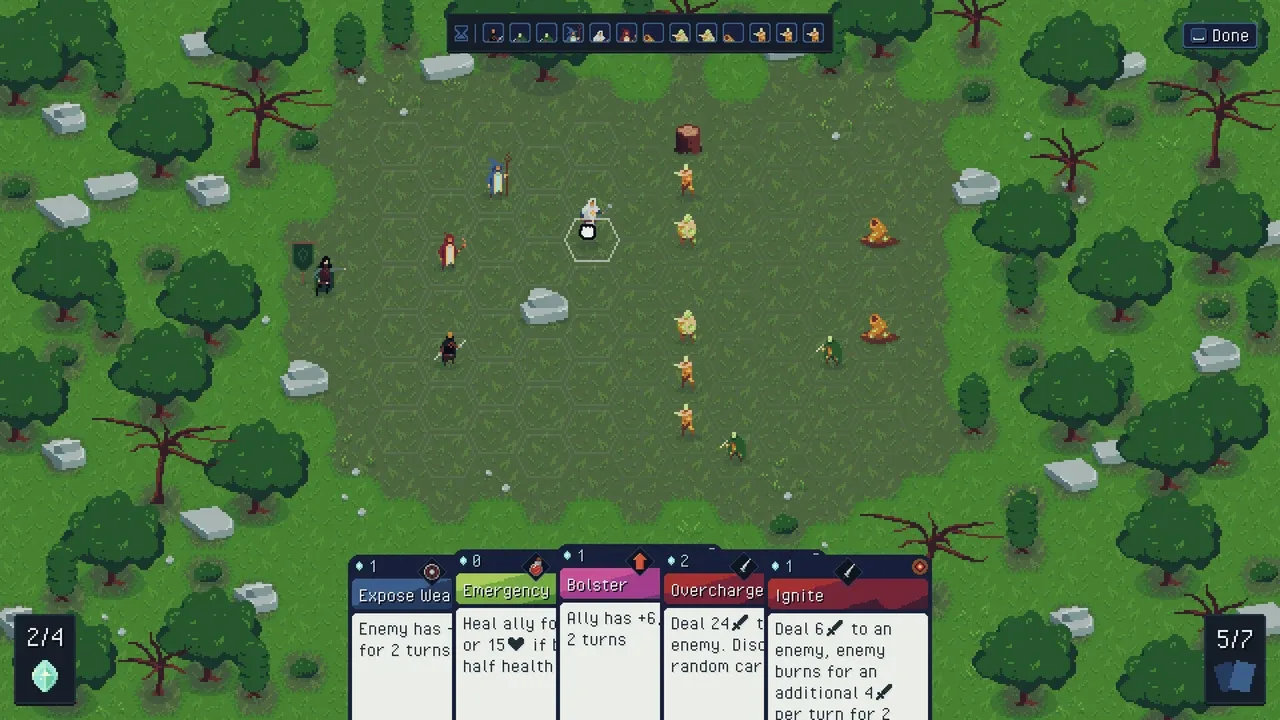Select the blue wizard portrait in turn order
Image resolution: width=1280 pixels, height=720 pixels.
pyautogui.click(x=573, y=34)
